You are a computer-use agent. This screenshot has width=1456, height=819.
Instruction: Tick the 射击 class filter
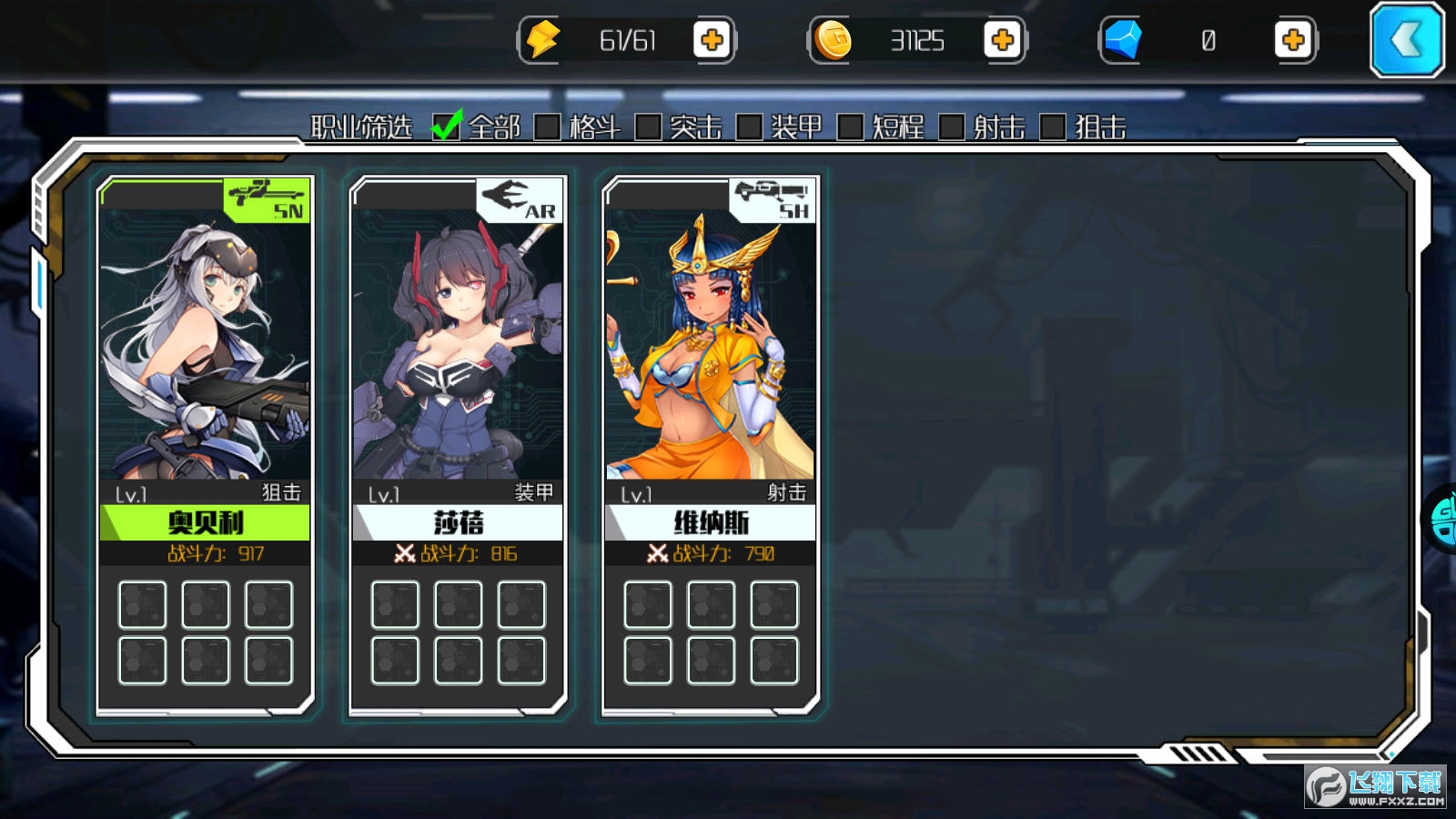tap(951, 127)
